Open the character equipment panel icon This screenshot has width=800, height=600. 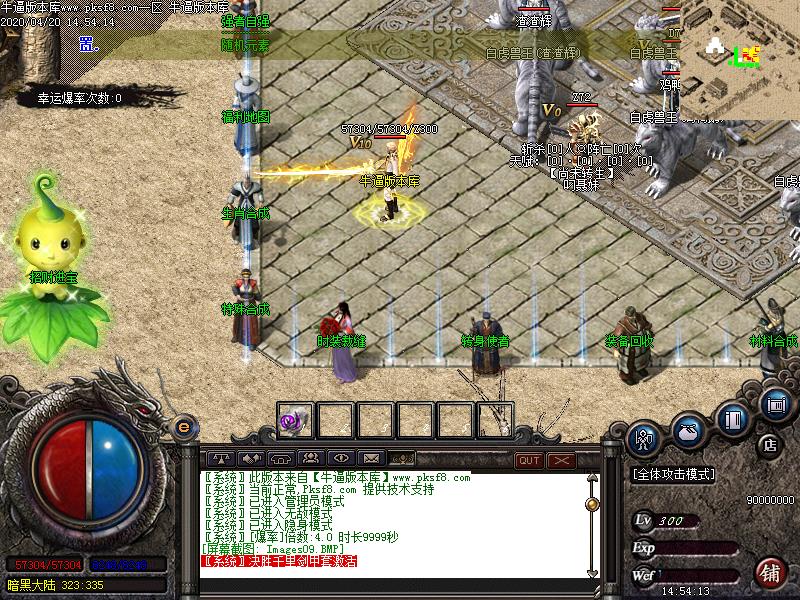pos(645,437)
